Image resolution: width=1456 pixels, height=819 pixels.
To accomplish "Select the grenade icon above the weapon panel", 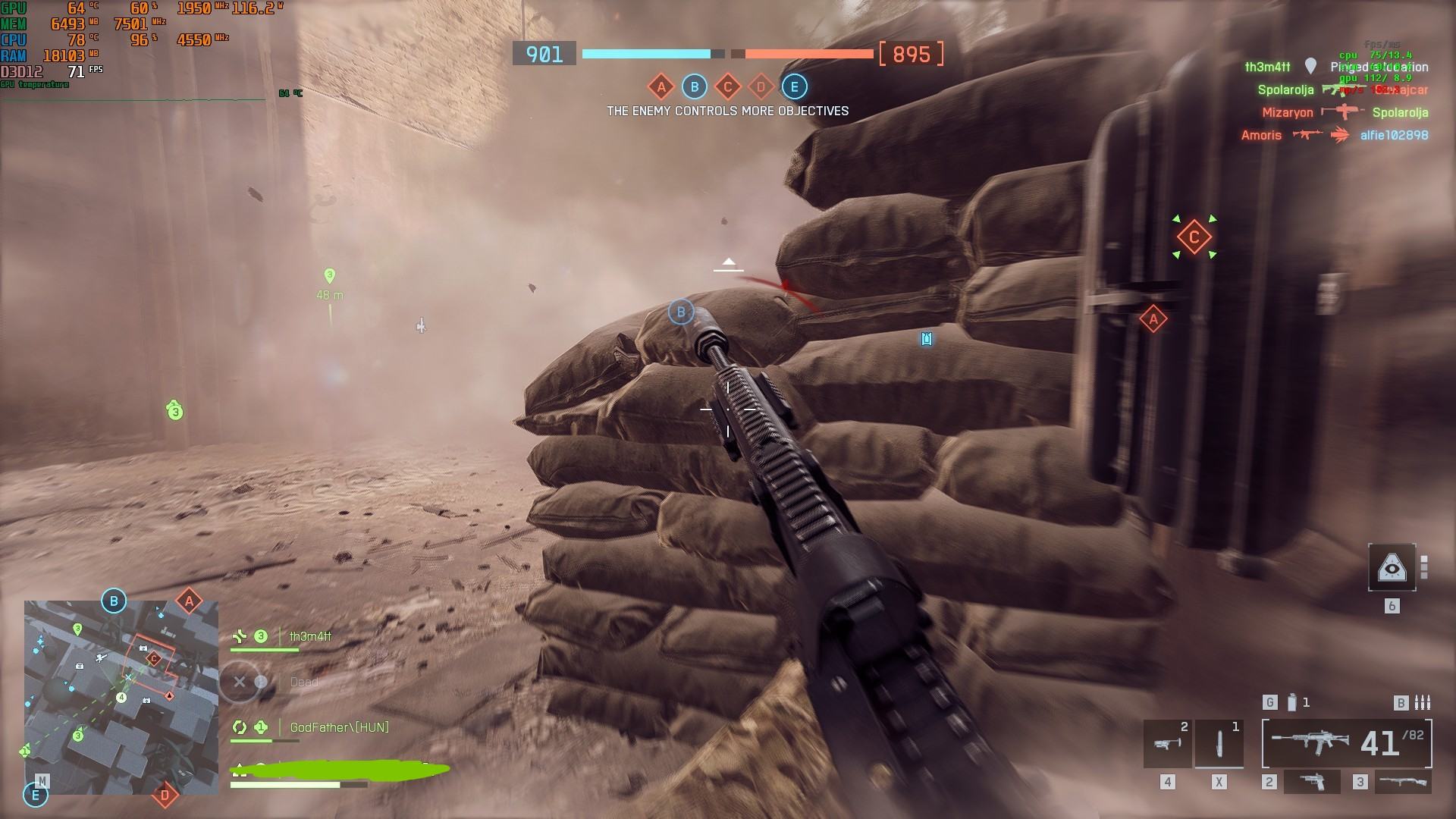I will pyautogui.click(x=1292, y=703).
